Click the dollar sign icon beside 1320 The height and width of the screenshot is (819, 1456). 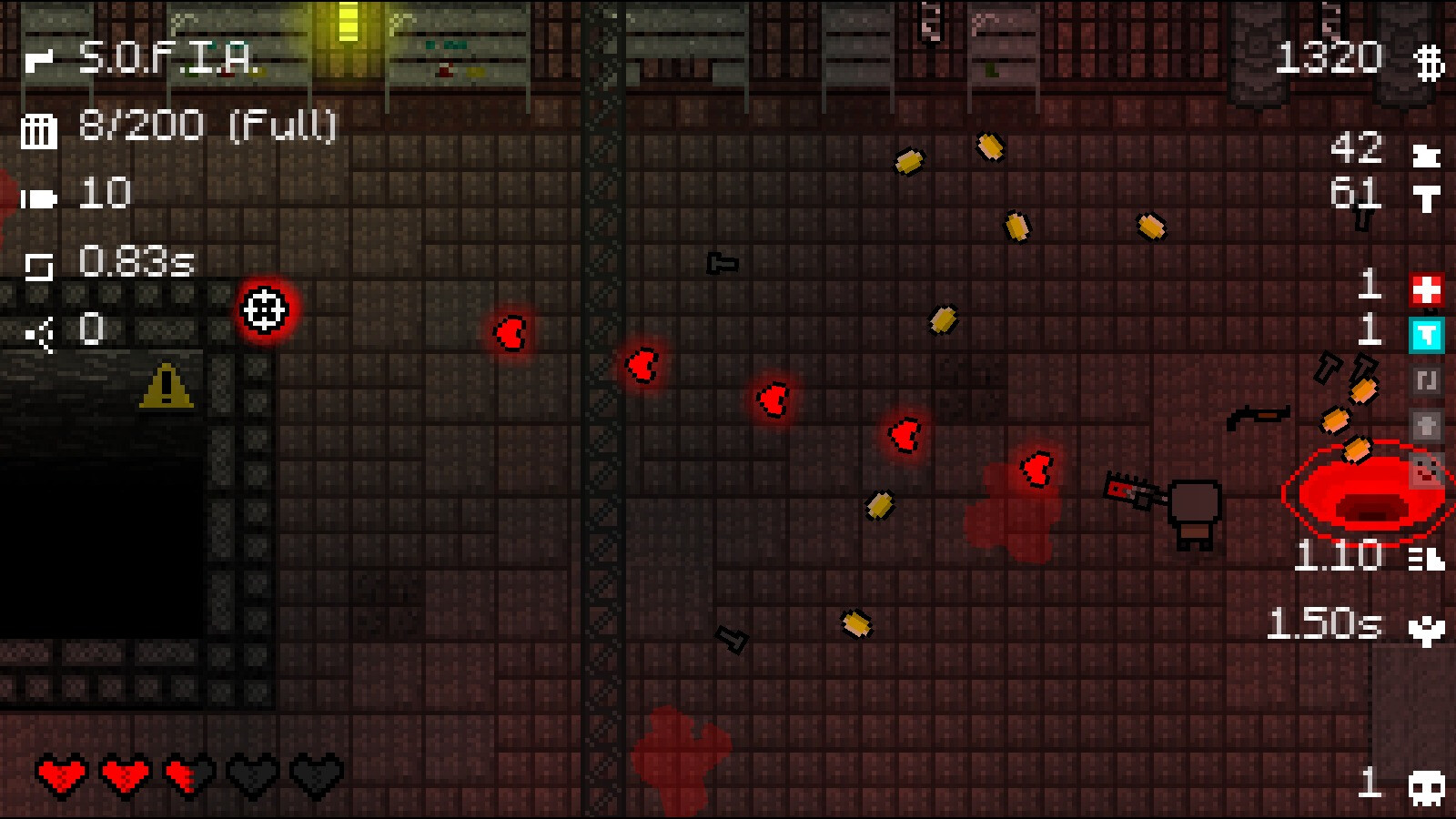pos(1430,60)
